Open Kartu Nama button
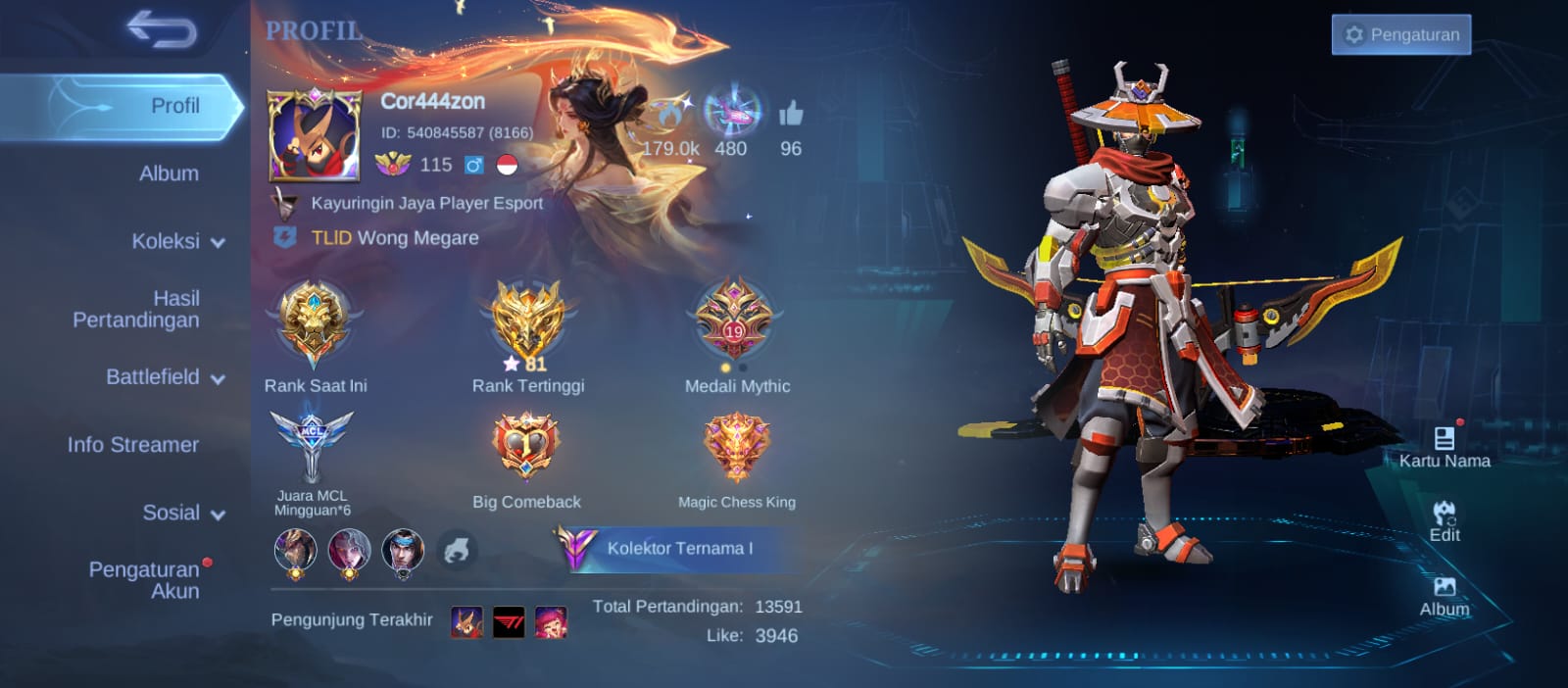1568x688 pixels. click(x=1444, y=447)
